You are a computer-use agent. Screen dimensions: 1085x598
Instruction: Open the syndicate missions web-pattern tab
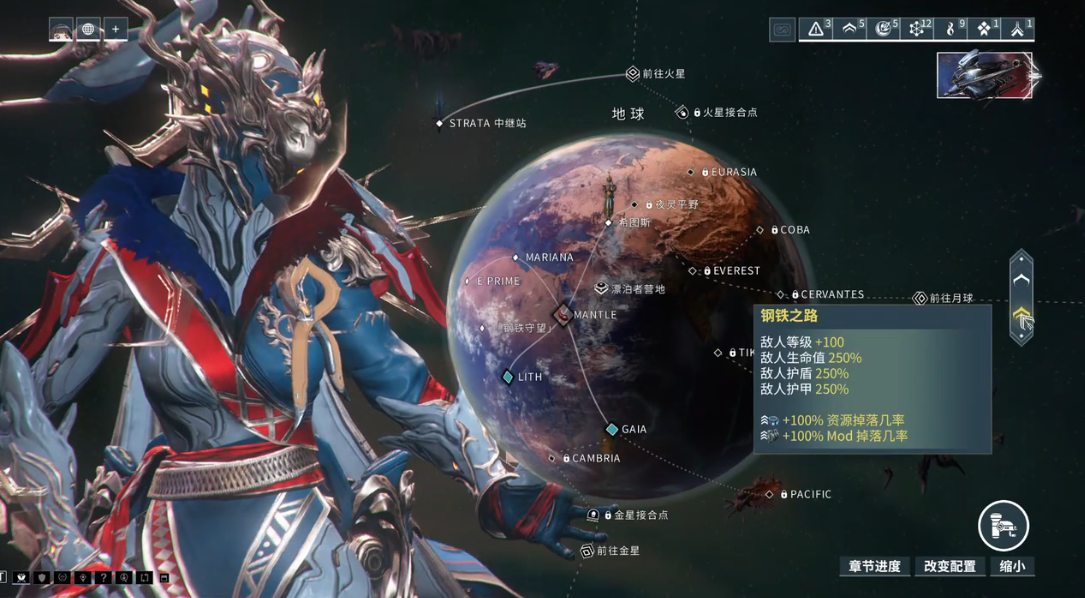tap(917, 29)
